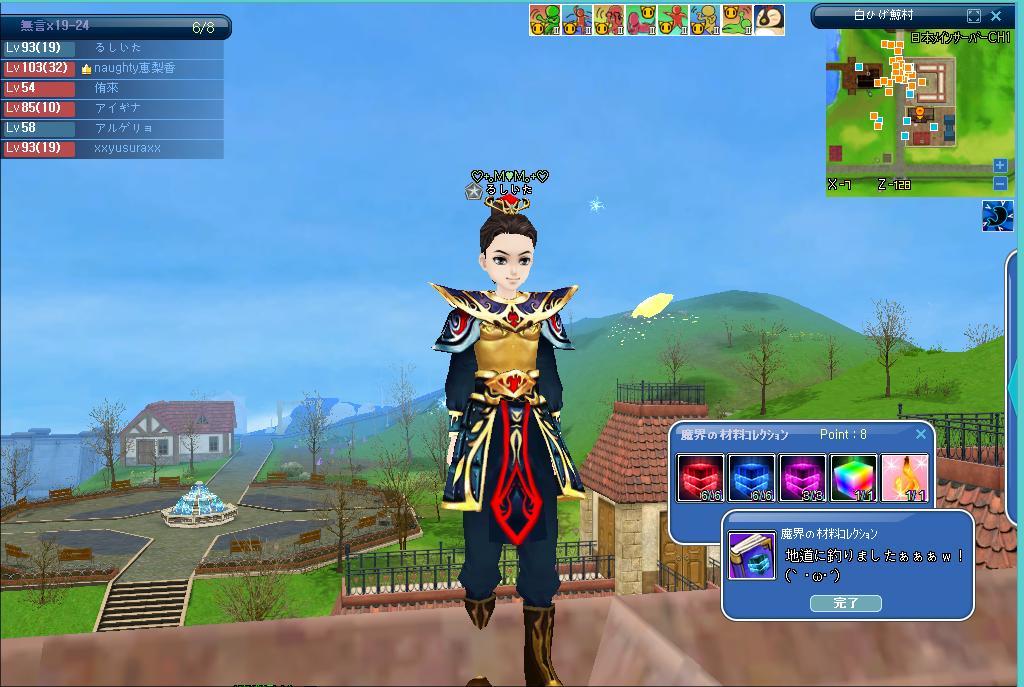Select party member アルゲリョ
This screenshot has width=1024, height=687.
coord(123,128)
